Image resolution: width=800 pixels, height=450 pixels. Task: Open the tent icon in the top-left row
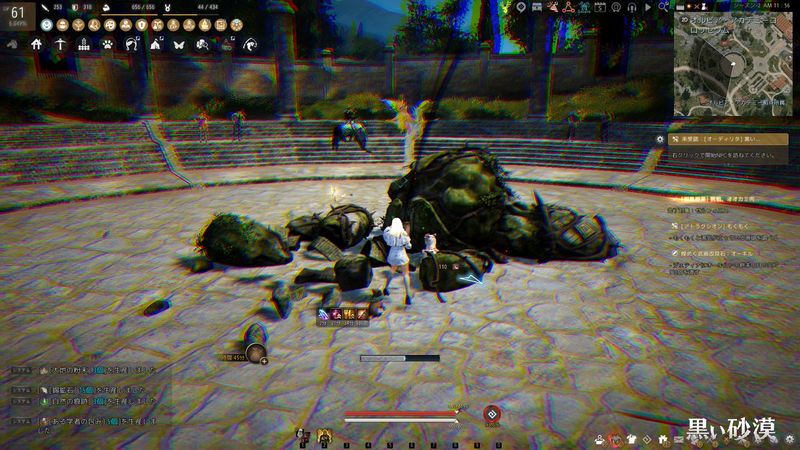155,45
